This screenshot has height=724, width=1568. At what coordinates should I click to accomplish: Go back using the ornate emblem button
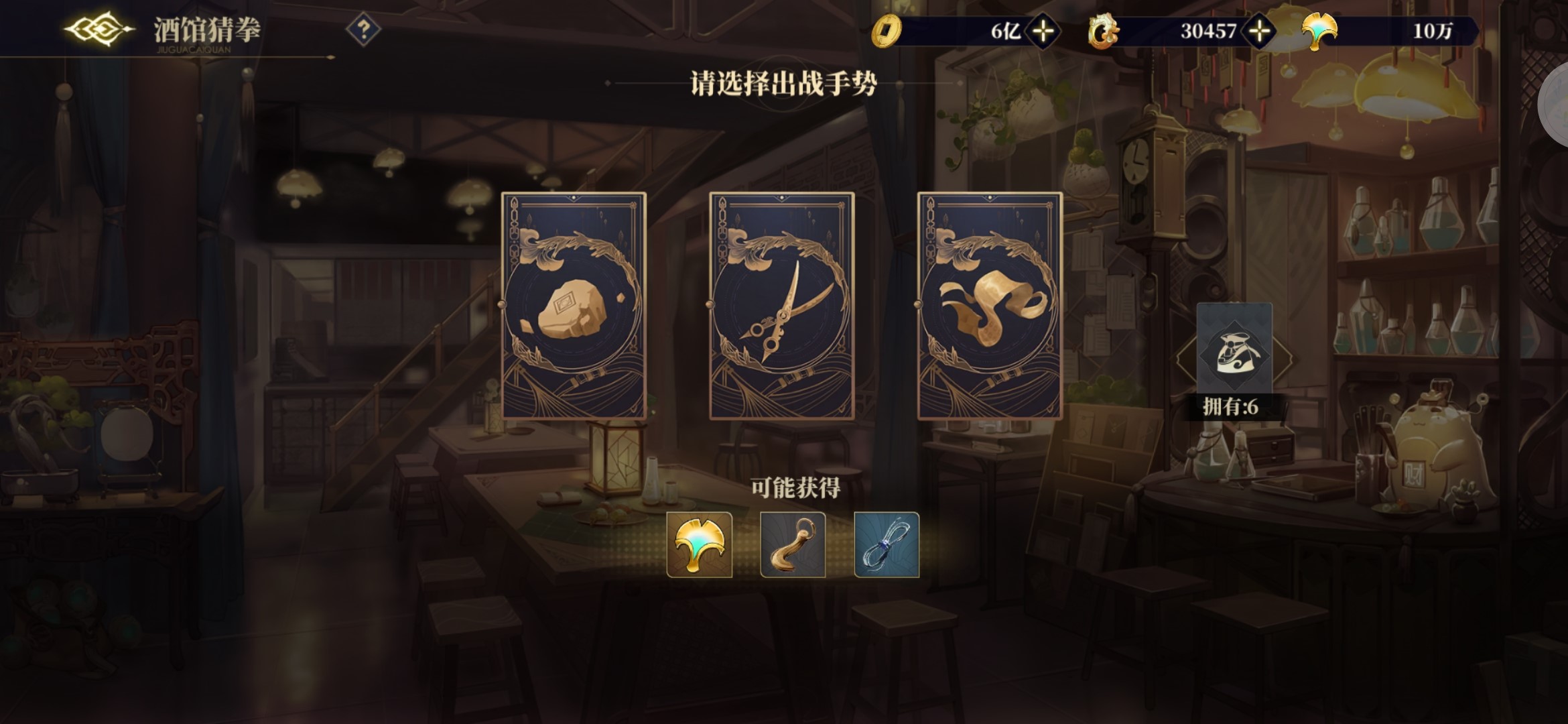point(99,29)
